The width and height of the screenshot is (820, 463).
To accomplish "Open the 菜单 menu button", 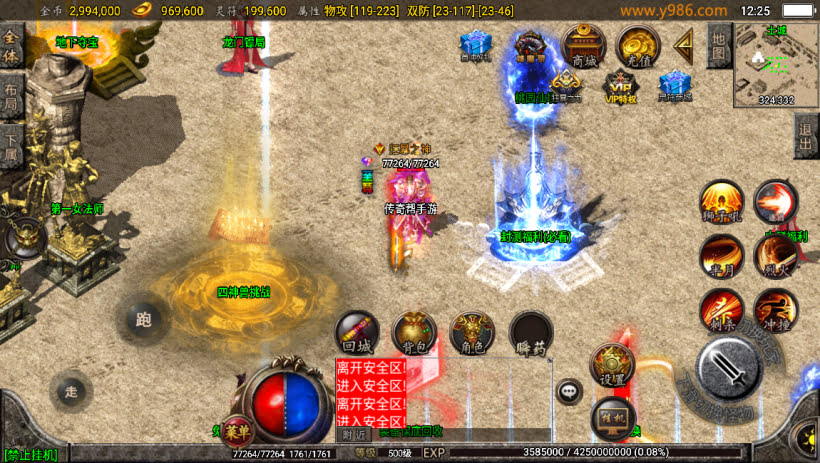I will pos(238,430).
